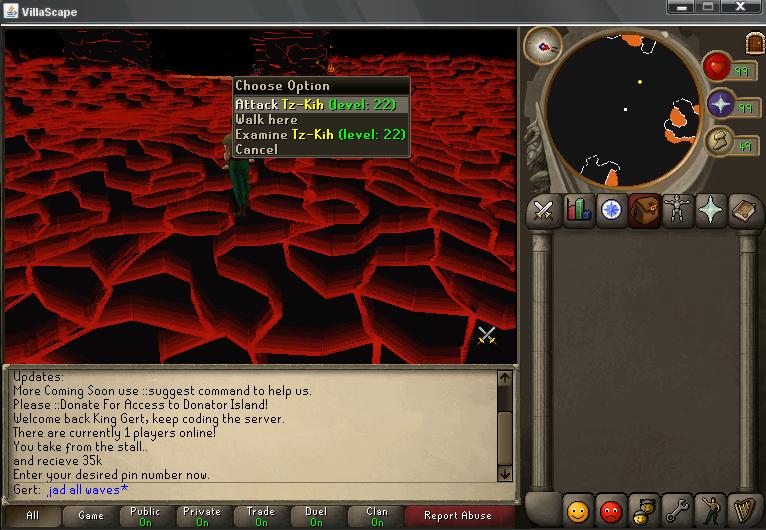Show the worn equipment tab

[677, 210]
